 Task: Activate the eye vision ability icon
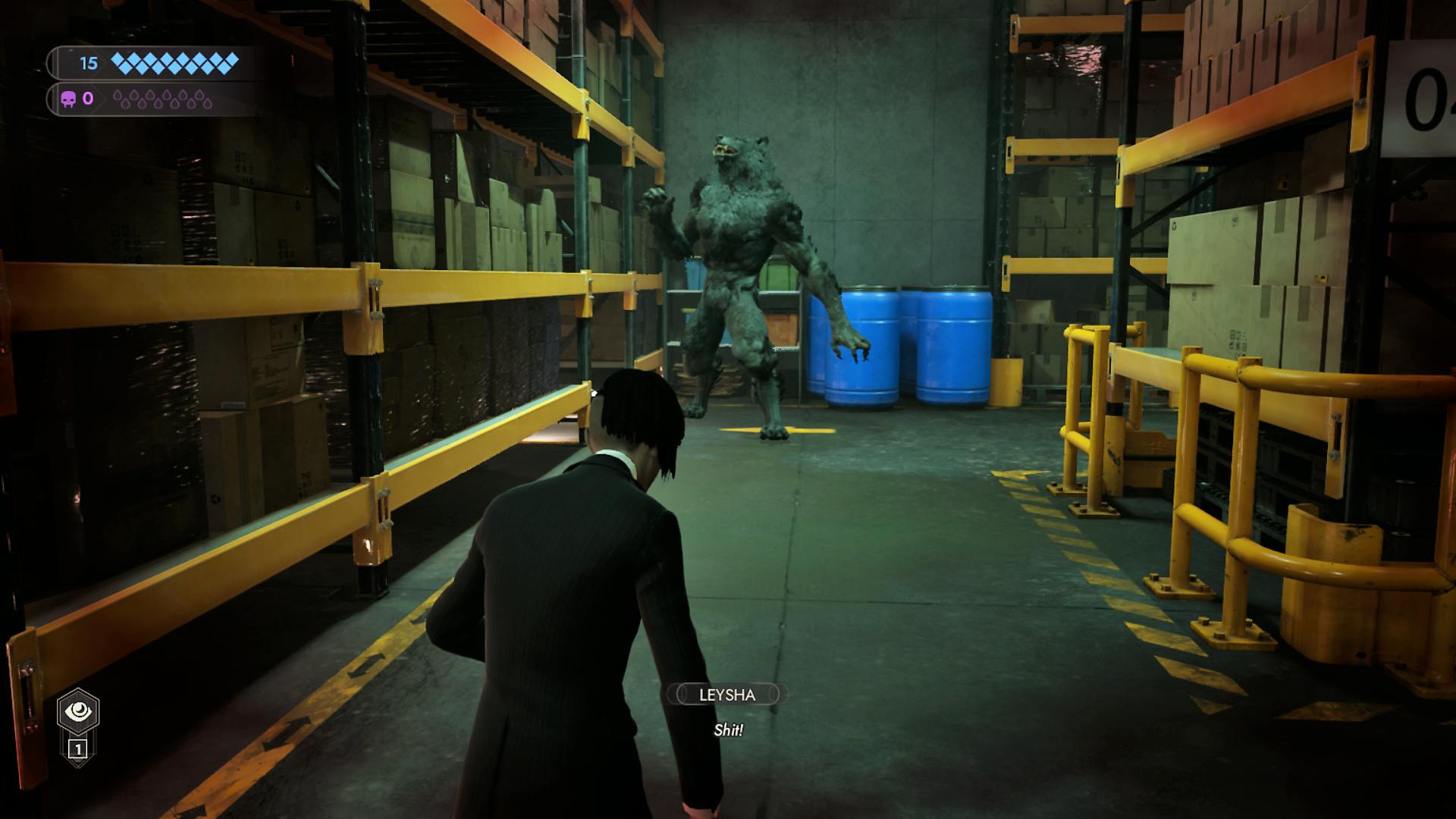78,711
